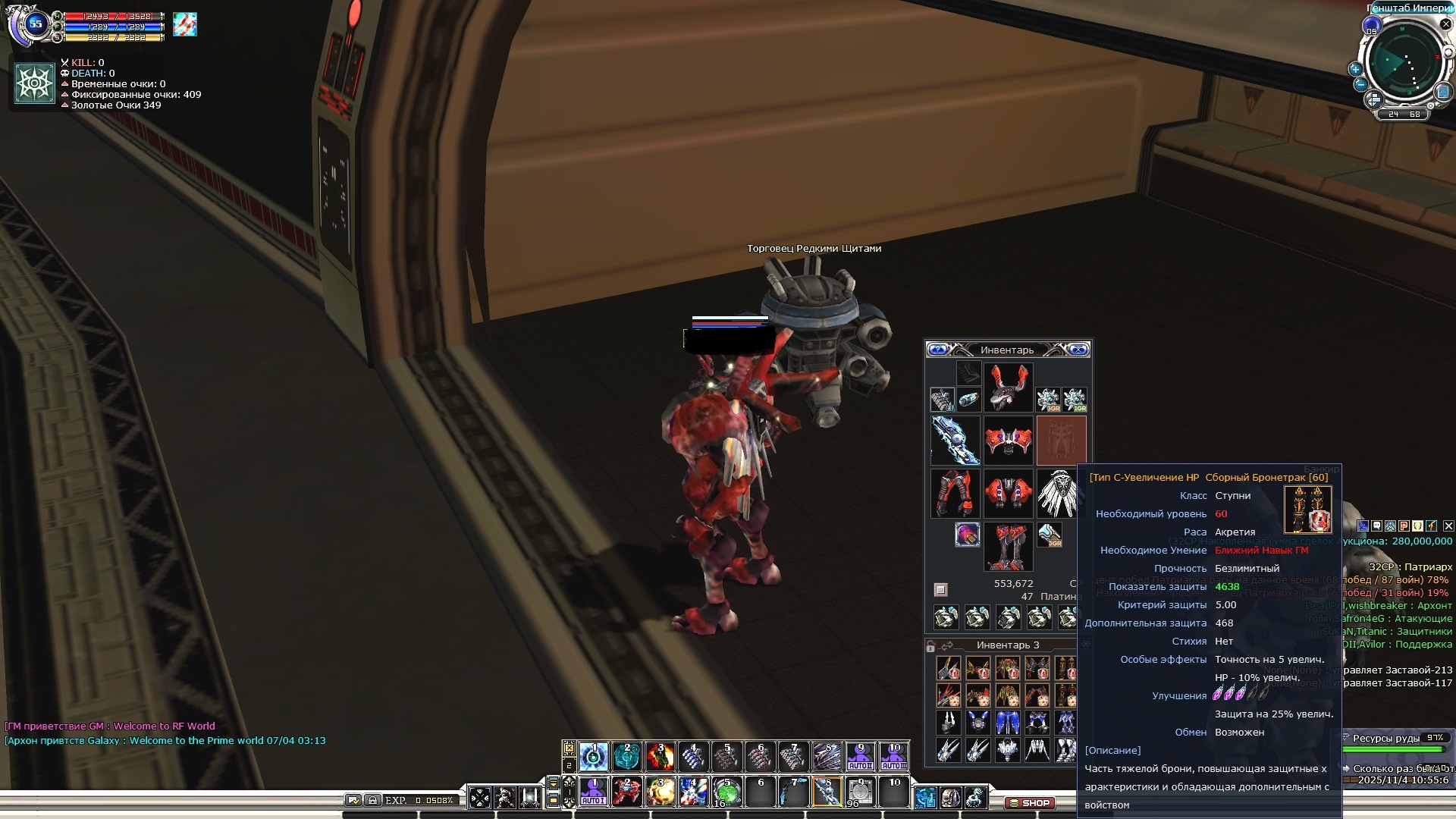Open the gear settings icon near SHOP
The width and height of the screenshot is (1456, 819).
(x=976, y=797)
